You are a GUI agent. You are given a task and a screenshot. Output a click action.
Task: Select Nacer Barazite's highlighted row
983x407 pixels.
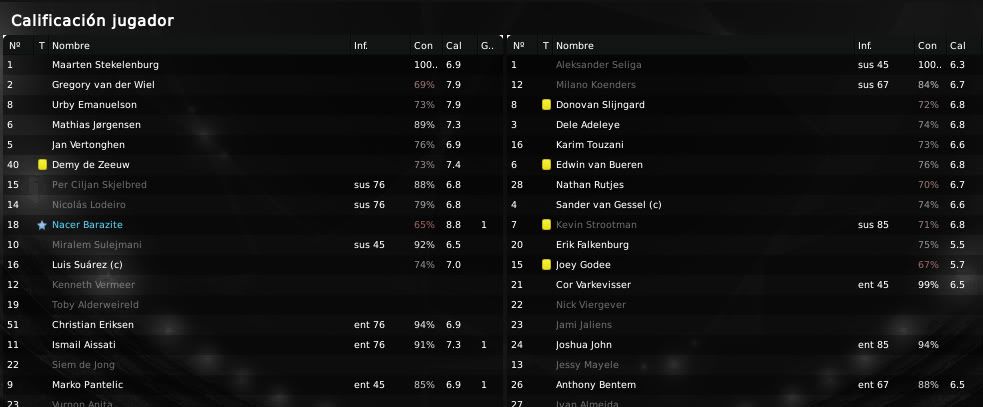87,225
